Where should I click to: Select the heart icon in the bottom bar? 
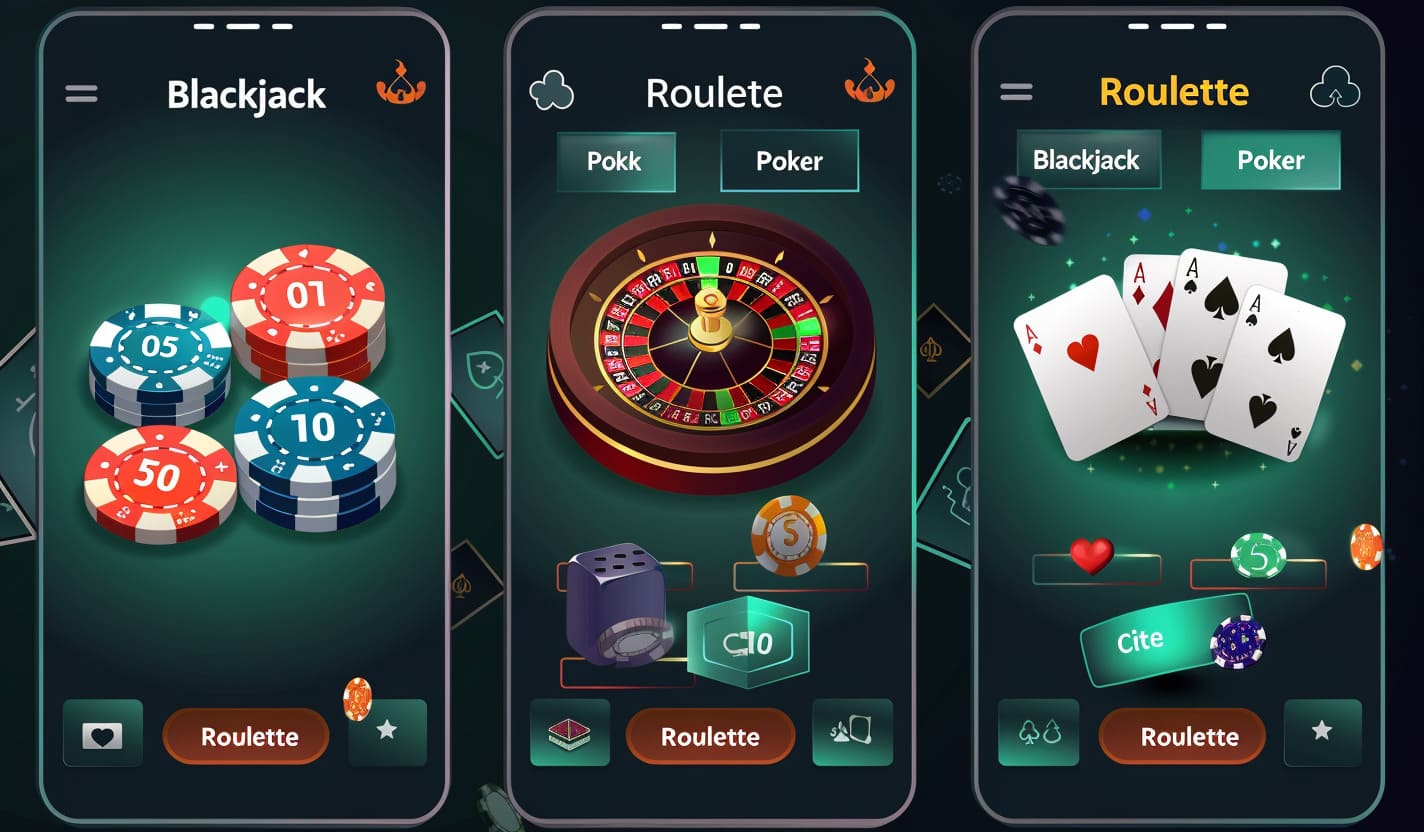click(x=102, y=736)
